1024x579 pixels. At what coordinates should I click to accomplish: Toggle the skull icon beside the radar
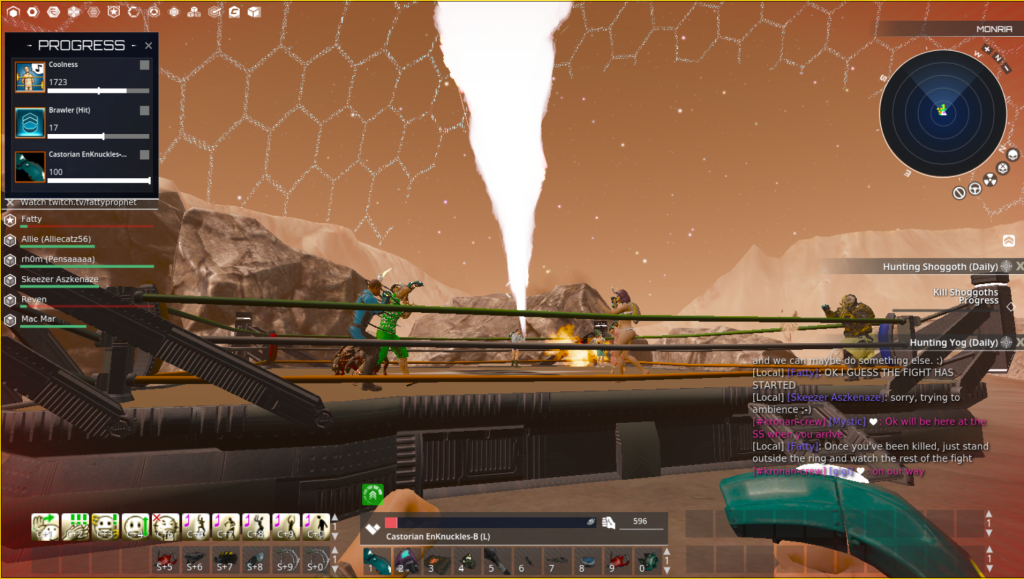click(1012, 155)
